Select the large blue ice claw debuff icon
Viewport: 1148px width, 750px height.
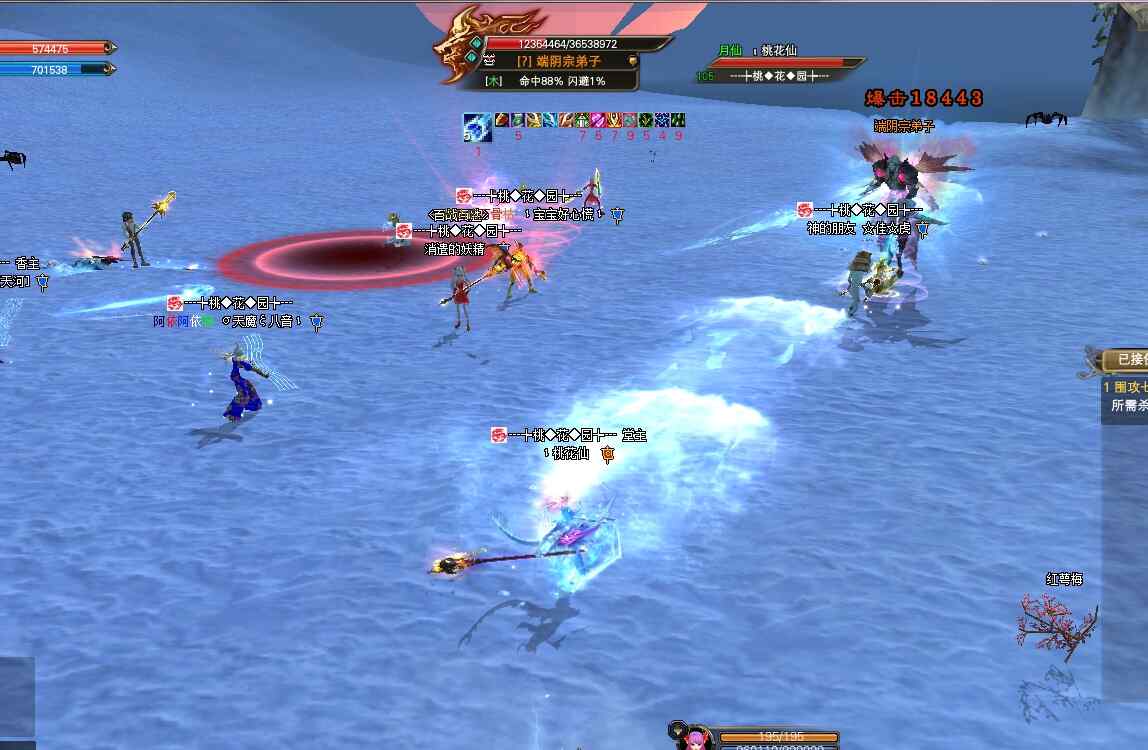tap(477, 127)
